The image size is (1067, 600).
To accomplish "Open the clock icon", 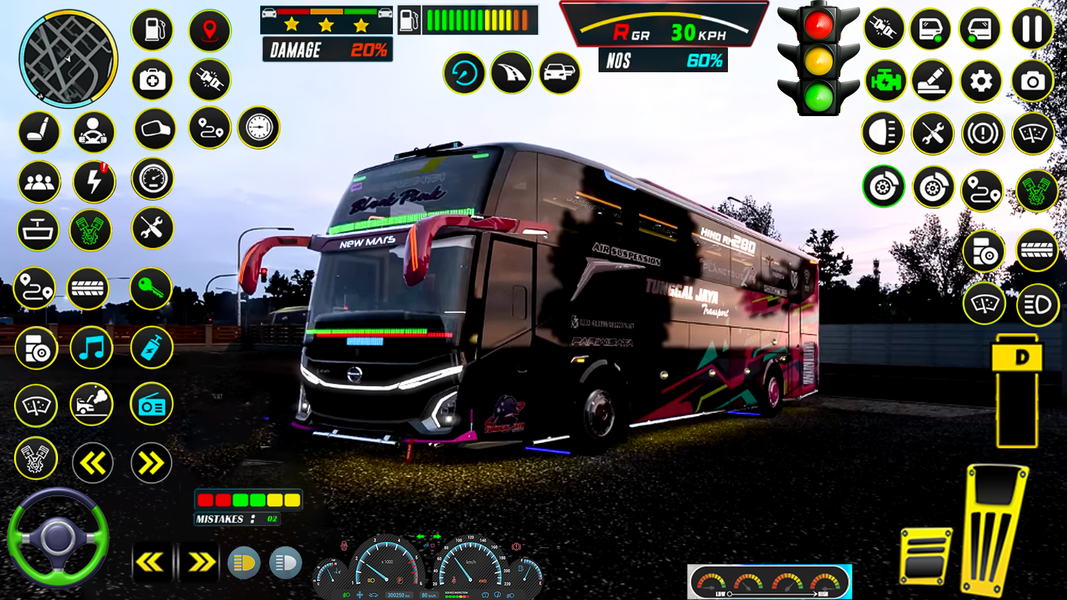I will [258, 127].
